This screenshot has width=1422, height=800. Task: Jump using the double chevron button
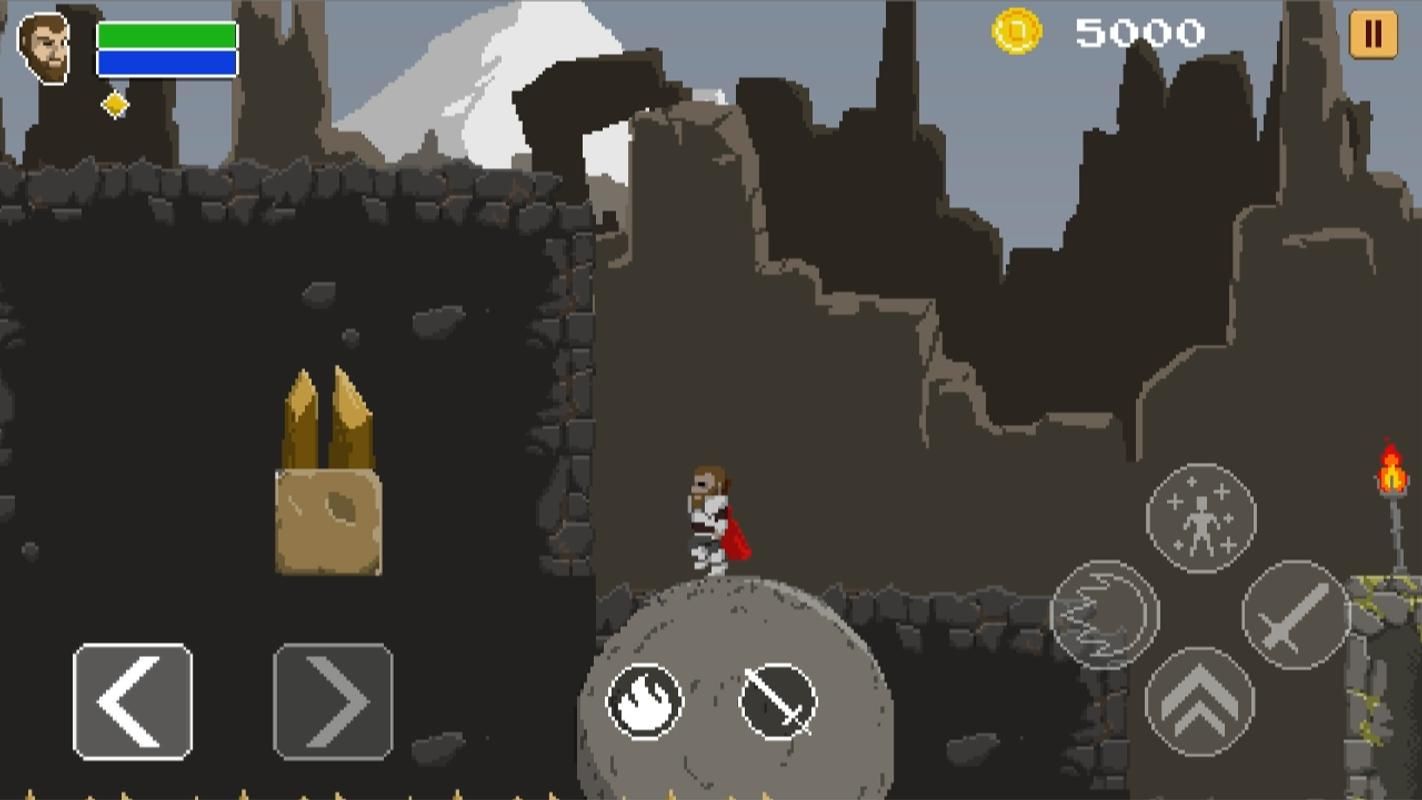tap(1200, 702)
